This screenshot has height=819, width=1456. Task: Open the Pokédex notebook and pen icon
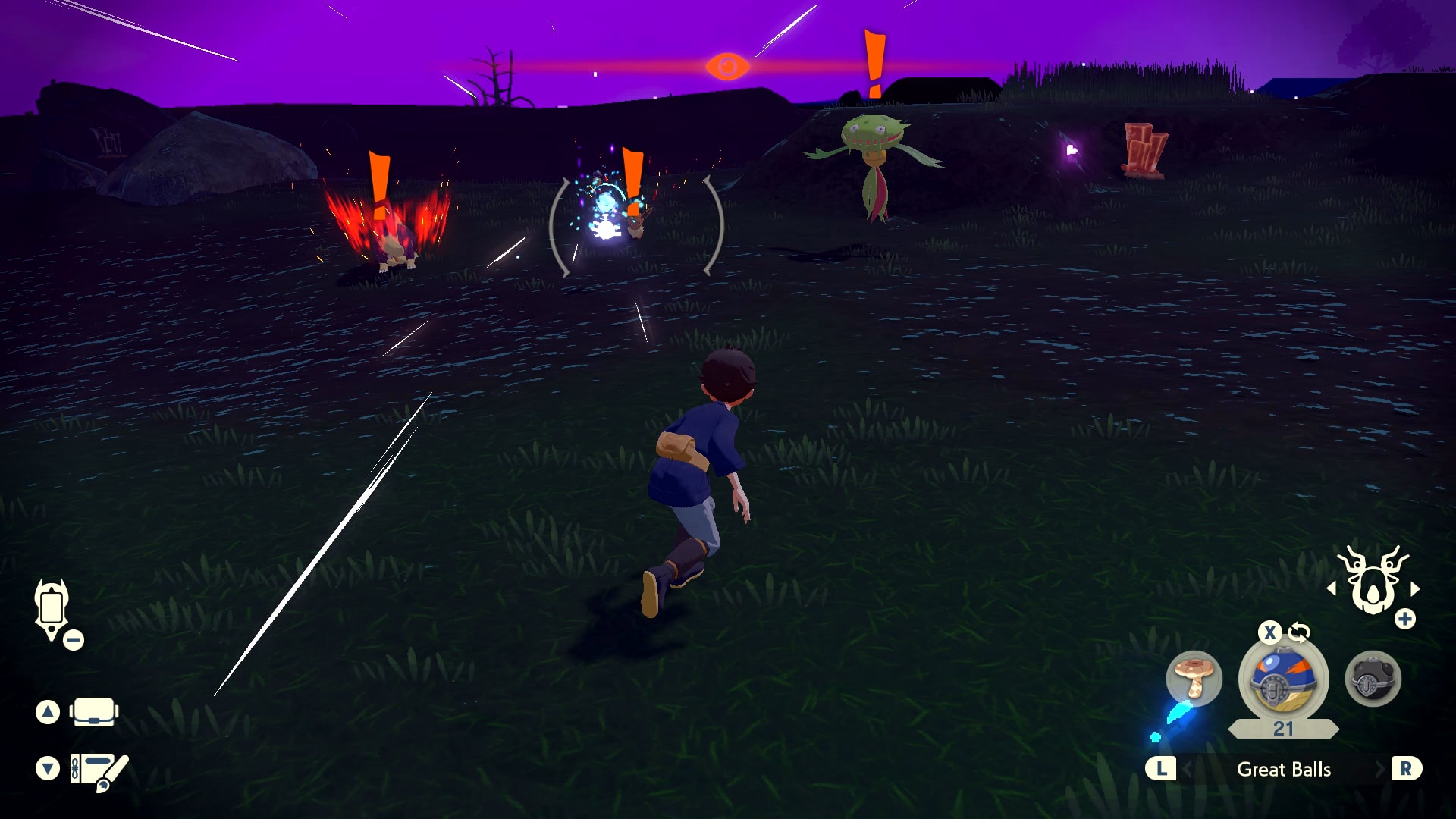tap(99, 770)
